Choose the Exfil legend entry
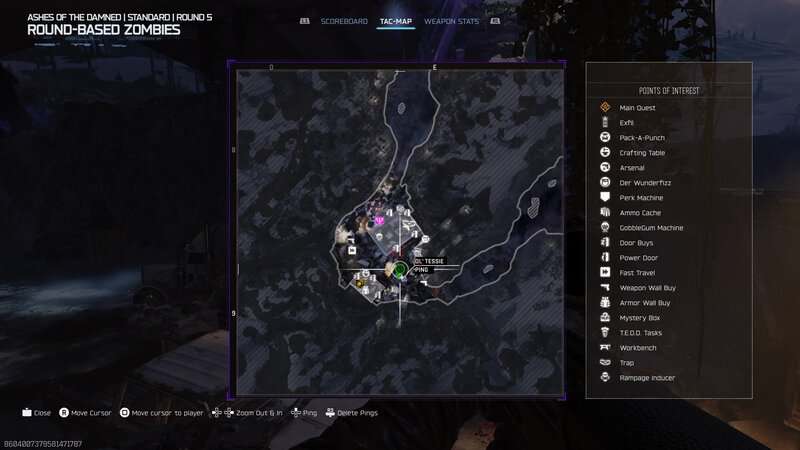The image size is (800, 450). click(627, 122)
